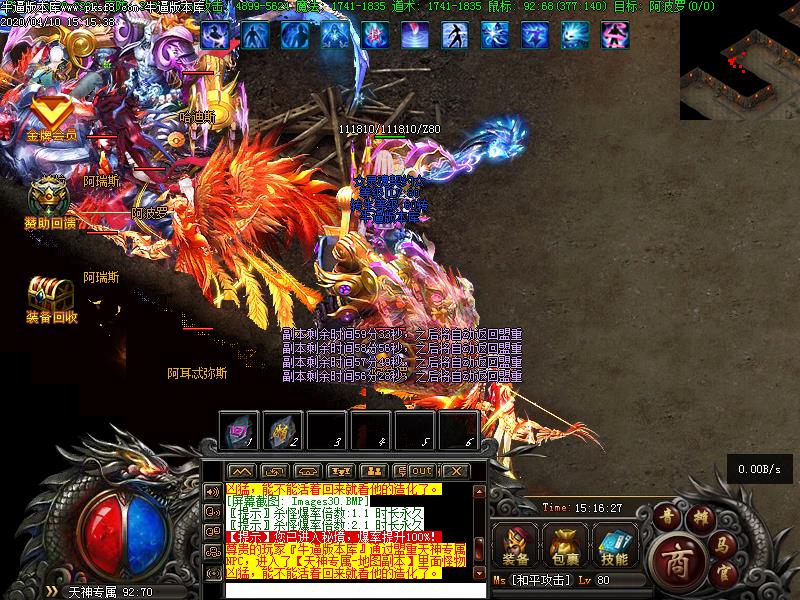Image resolution: width=800 pixels, height=600 pixels.
Task: Close the chat panel with X button
Action: (455, 471)
